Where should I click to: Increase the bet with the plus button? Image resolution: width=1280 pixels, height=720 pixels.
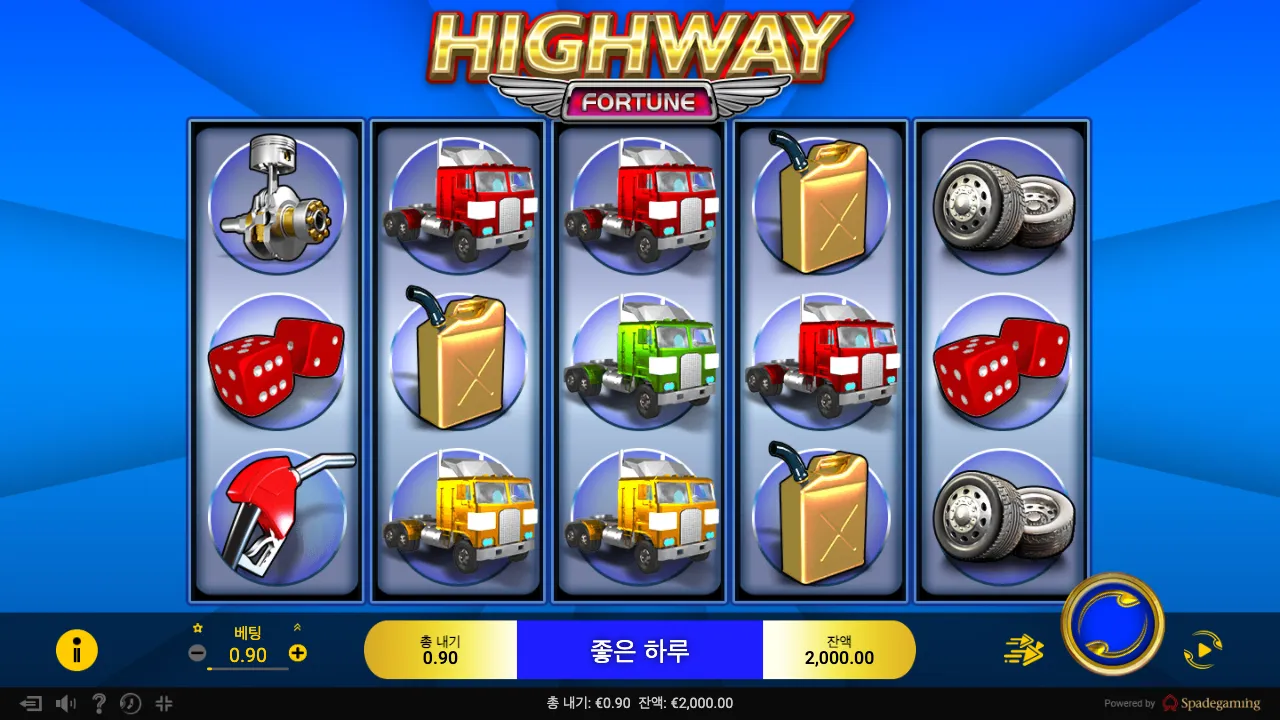[296, 655]
